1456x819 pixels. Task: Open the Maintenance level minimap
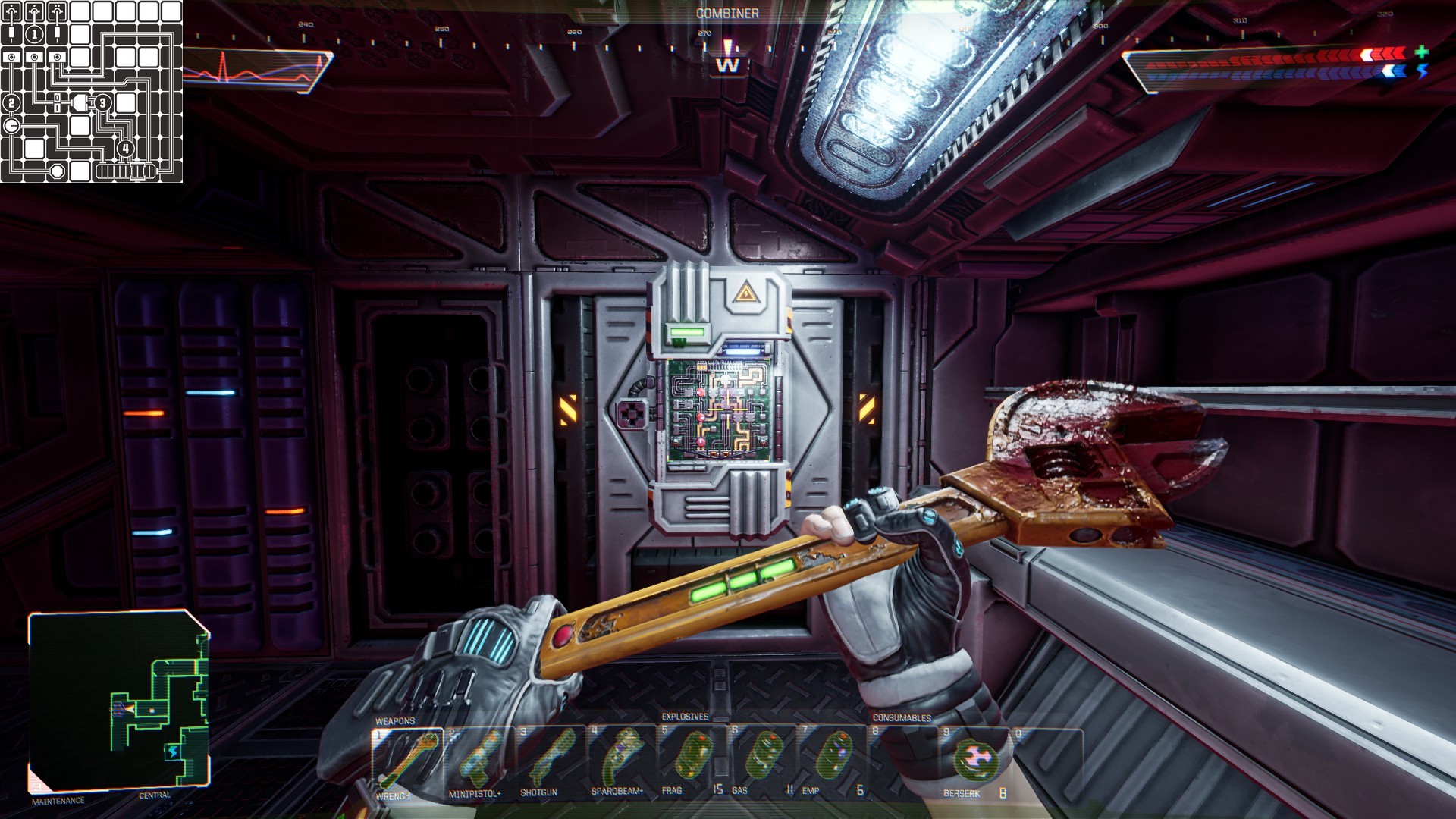119,701
